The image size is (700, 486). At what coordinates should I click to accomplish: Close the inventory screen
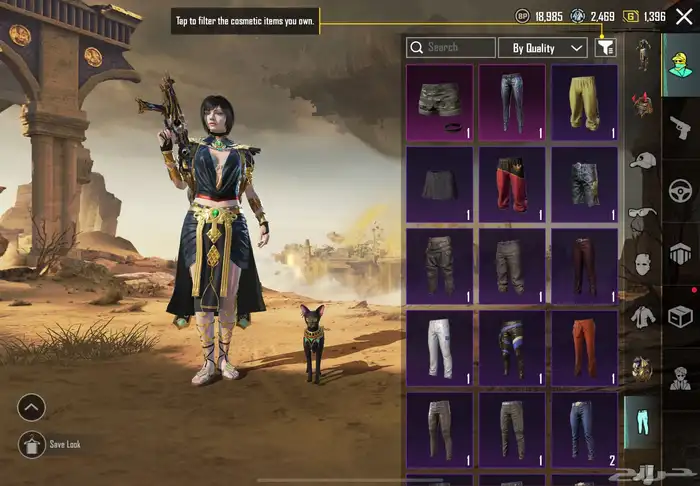[683, 16]
